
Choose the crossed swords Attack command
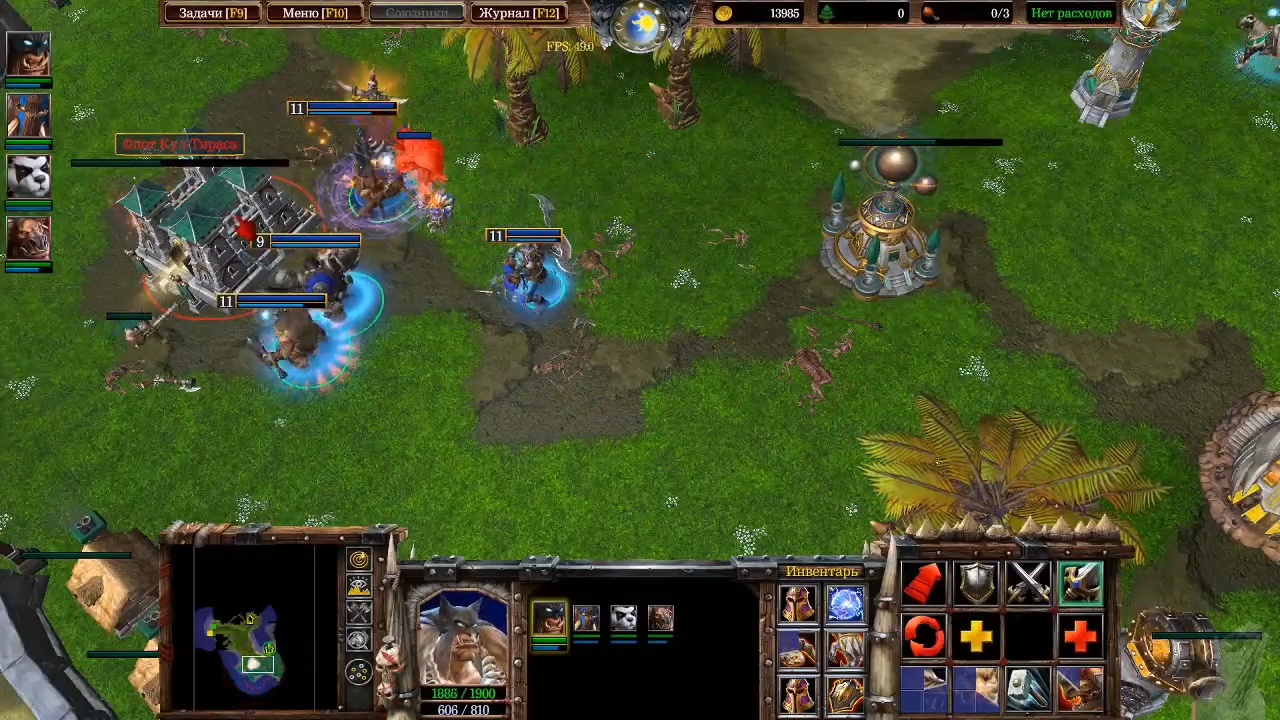(1028, 582)
